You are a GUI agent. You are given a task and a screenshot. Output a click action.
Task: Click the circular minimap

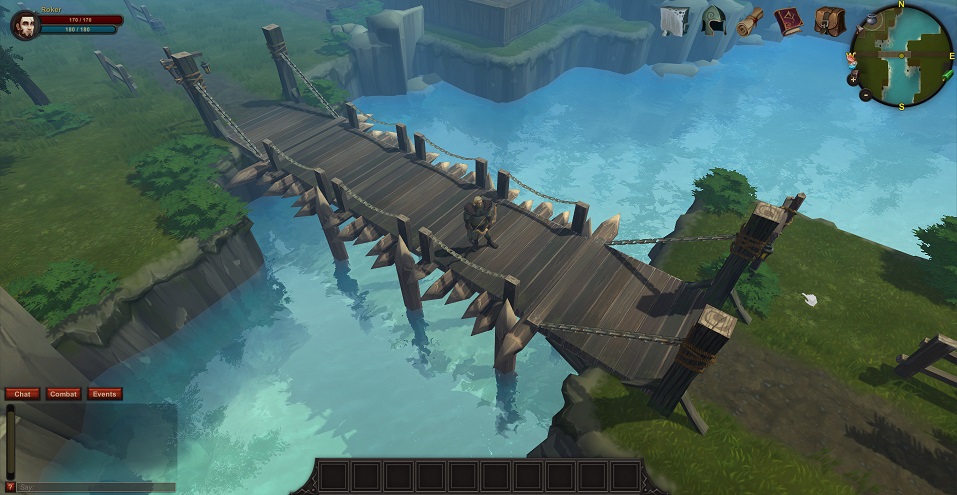tap(902, 55)
